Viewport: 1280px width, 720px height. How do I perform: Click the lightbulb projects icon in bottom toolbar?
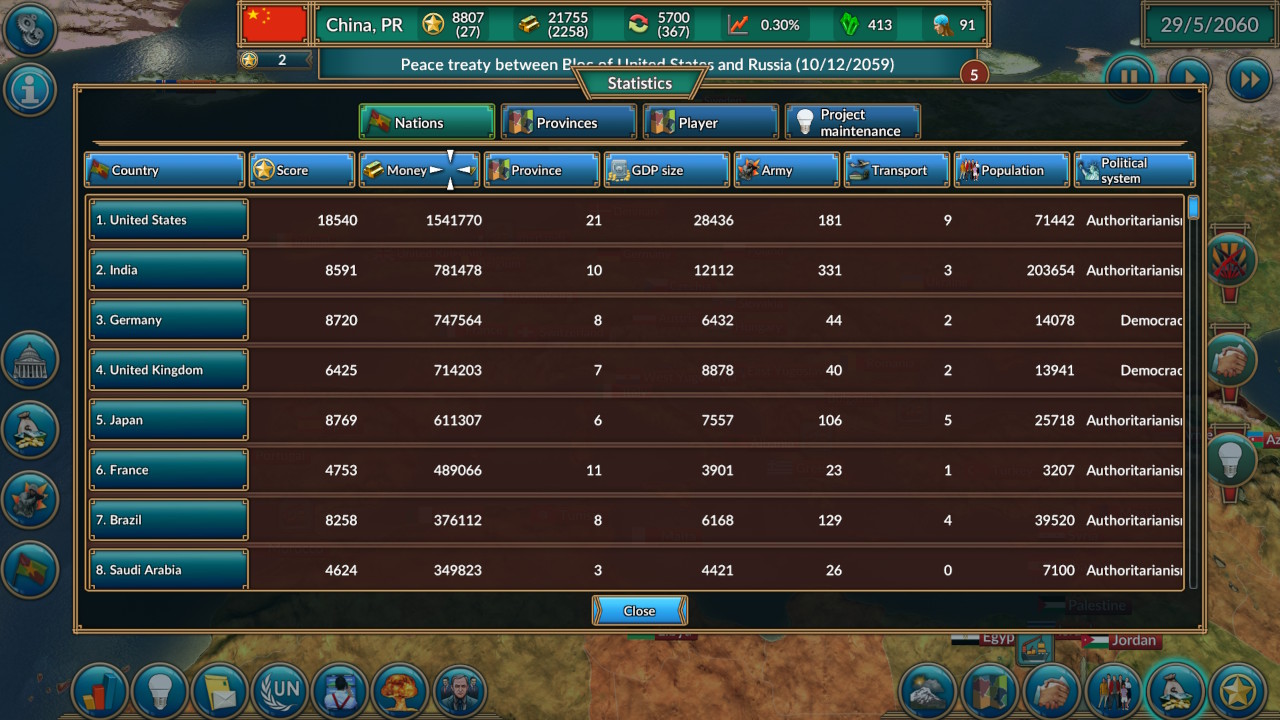(x=160, y=691)
